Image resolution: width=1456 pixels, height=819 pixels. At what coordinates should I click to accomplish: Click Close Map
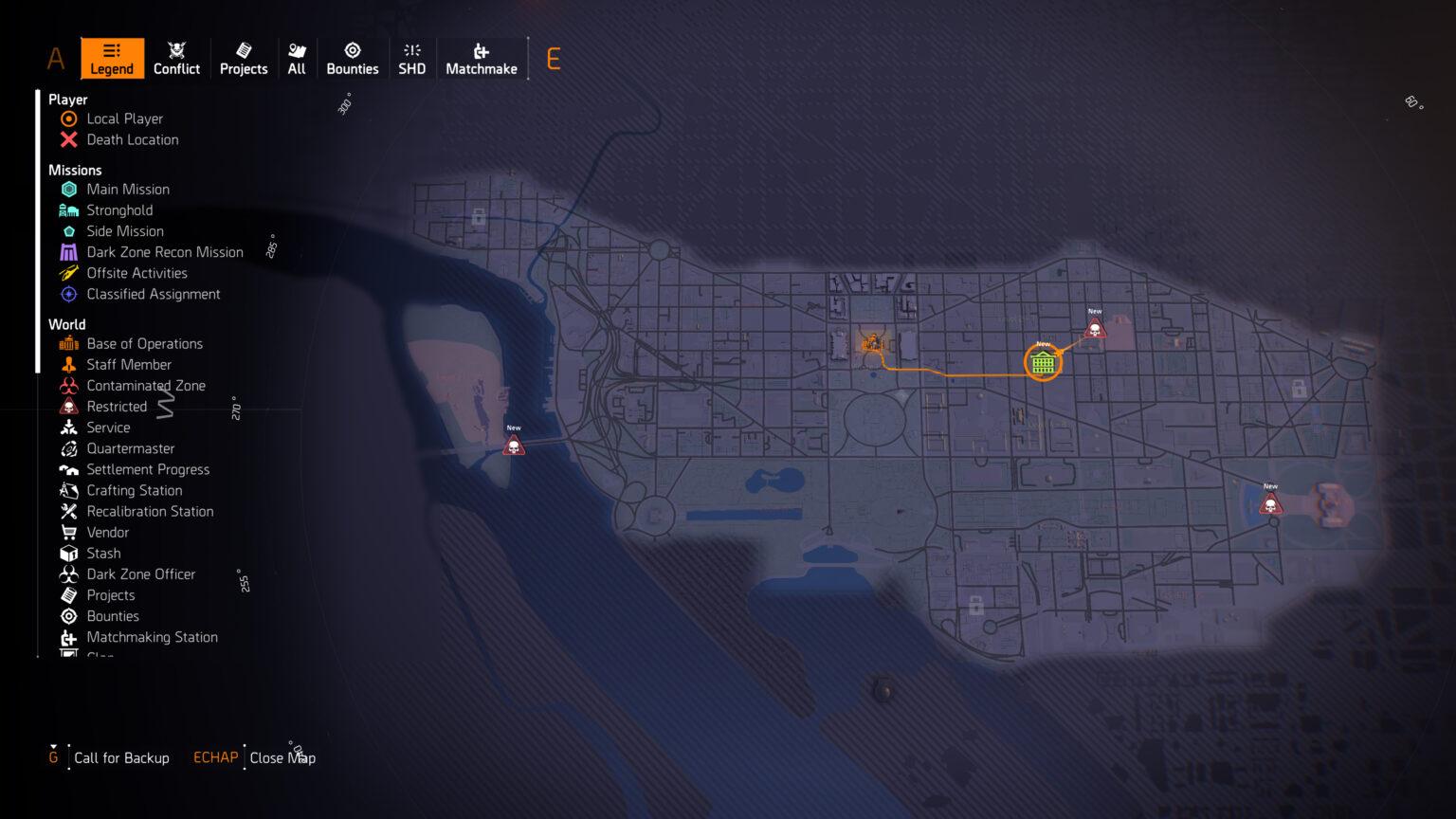[282, 757]
